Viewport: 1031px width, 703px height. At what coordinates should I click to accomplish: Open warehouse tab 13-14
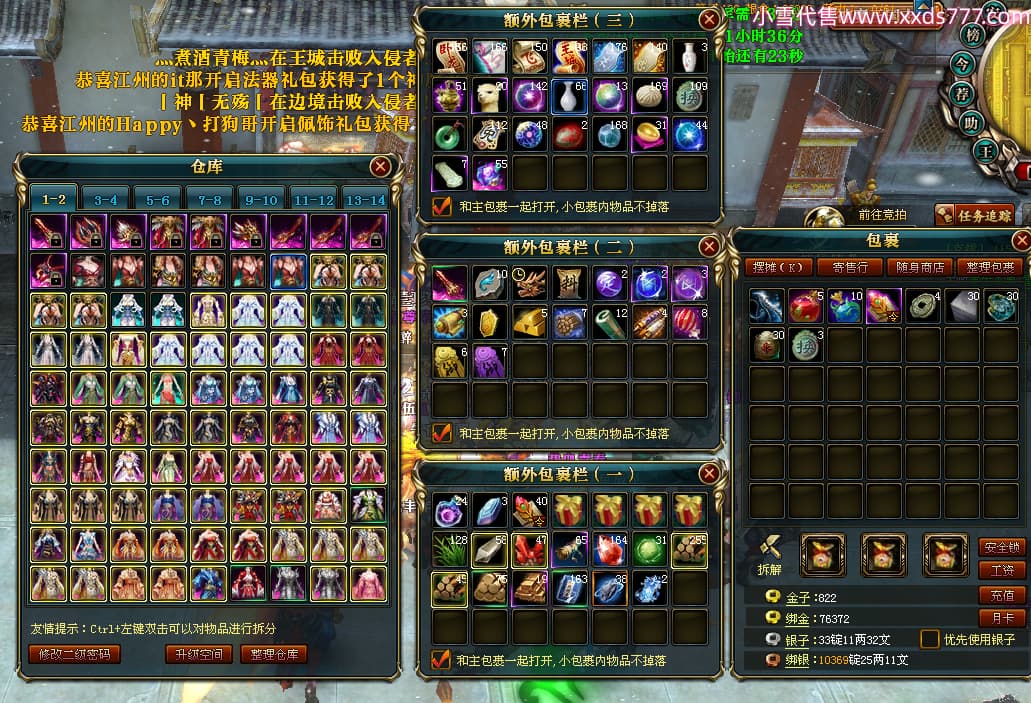tap(364, 200)
